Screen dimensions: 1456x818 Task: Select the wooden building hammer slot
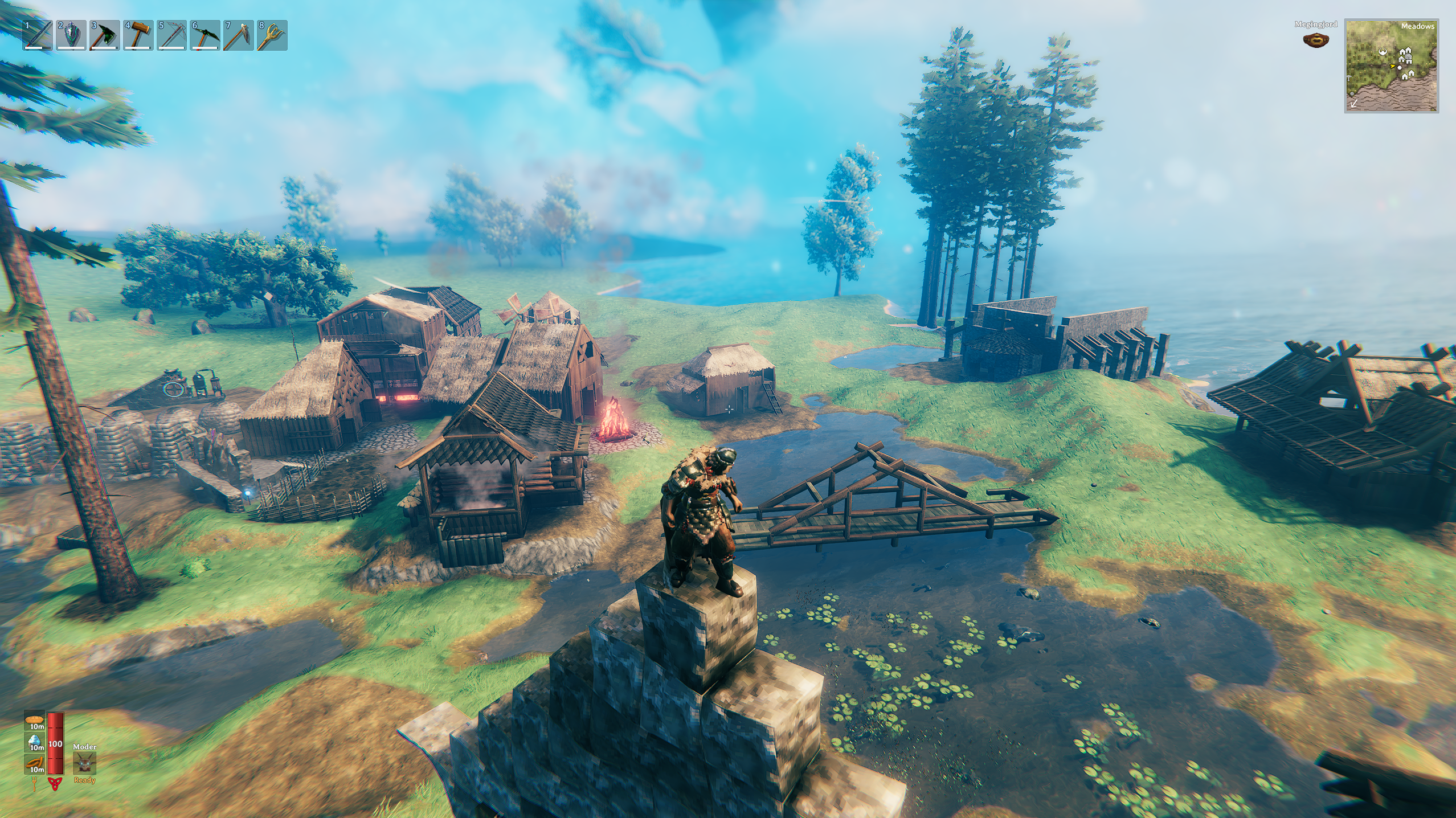(x=138, y=35)
